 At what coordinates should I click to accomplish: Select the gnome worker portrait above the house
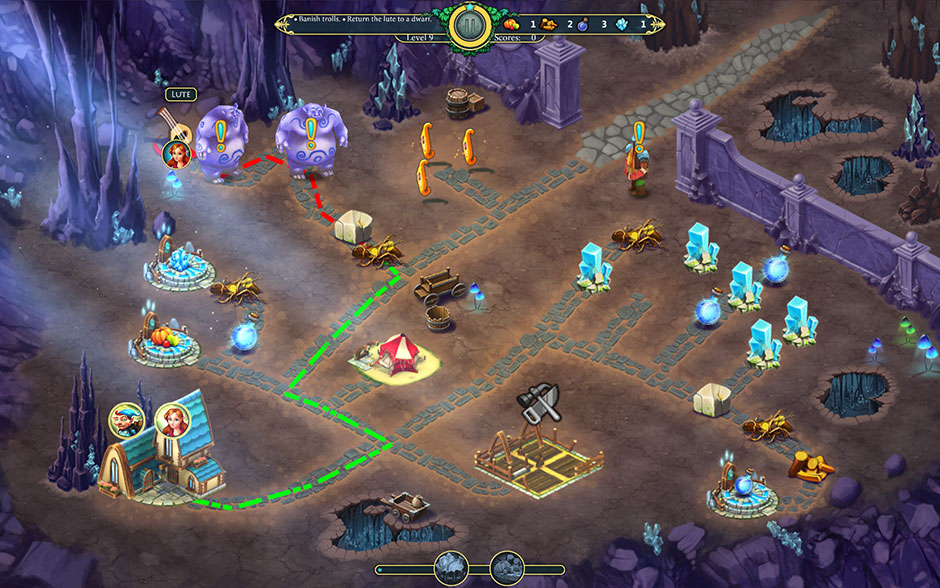click(126, 421)
